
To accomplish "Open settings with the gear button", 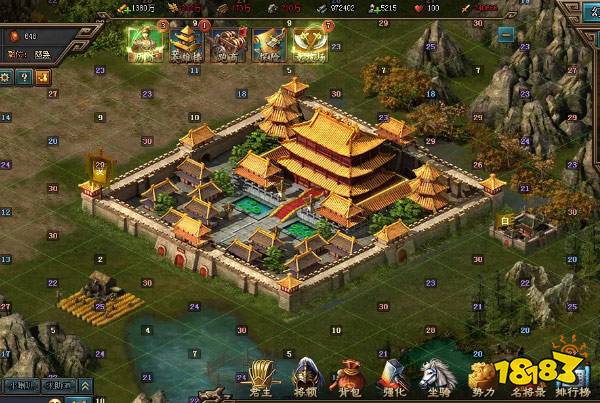I will pos(7,76).
